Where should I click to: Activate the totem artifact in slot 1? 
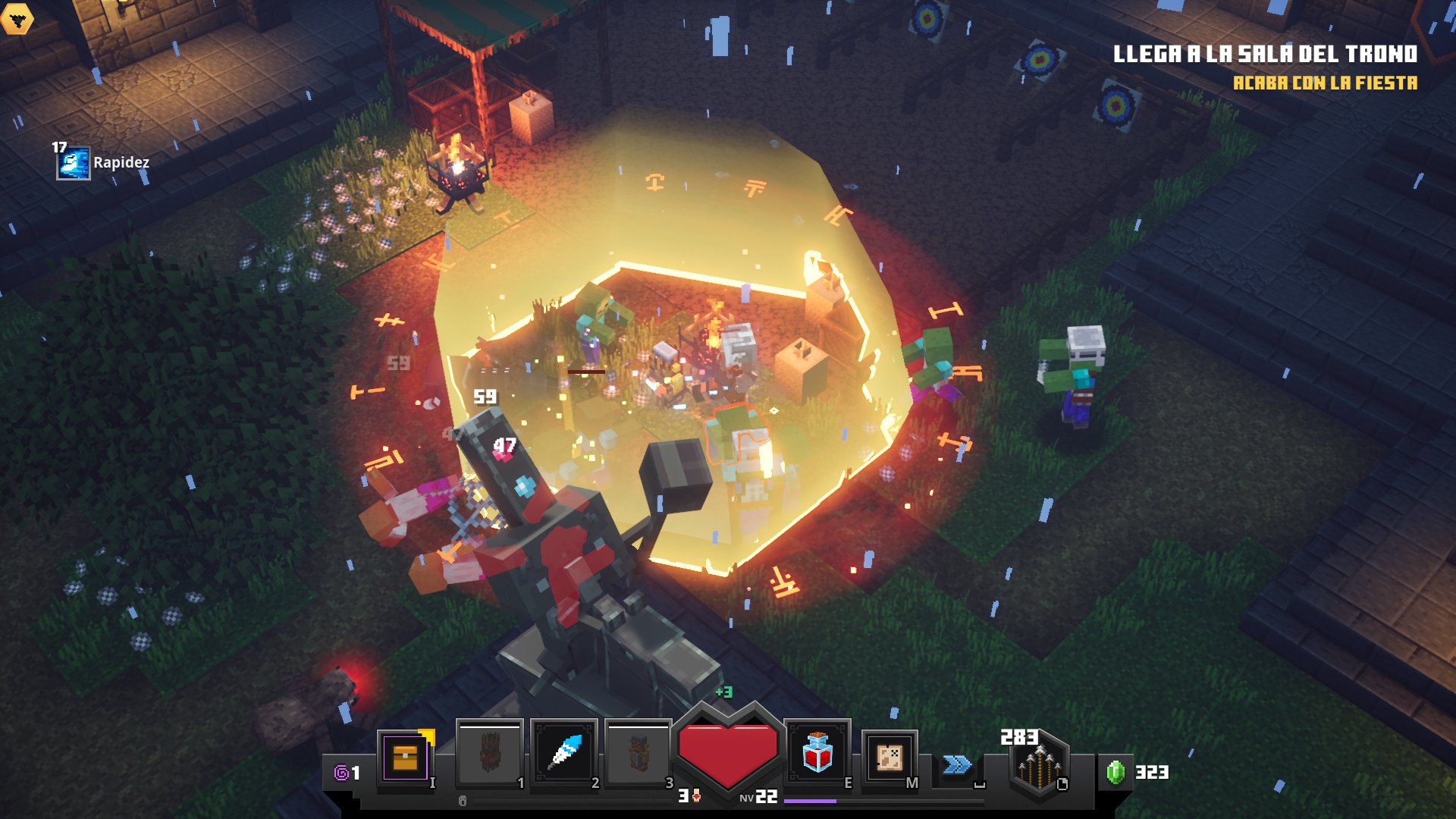(490, 754)
